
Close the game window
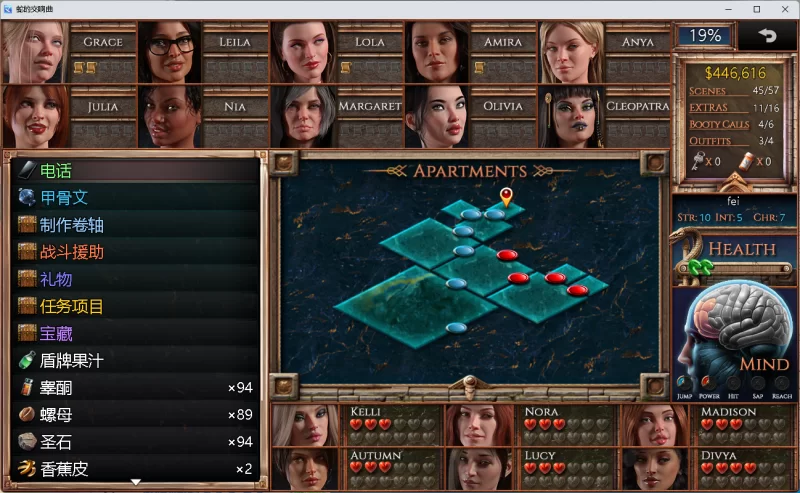click(784, 9)
